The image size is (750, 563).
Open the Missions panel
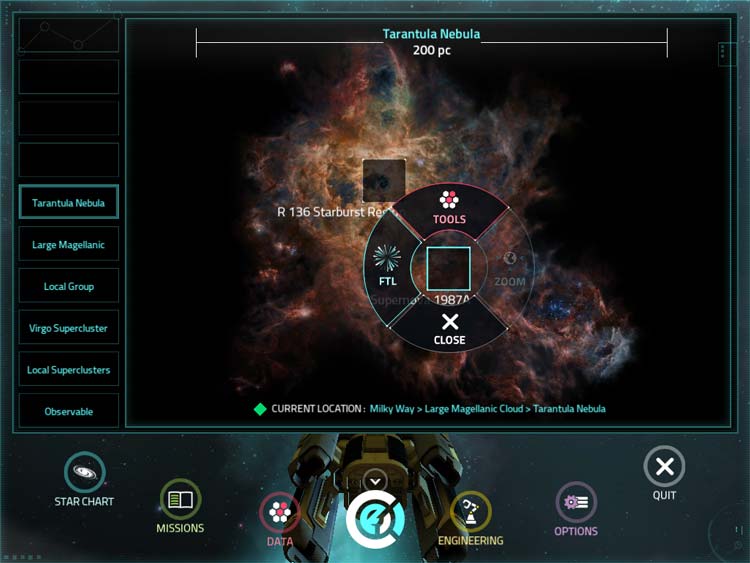tap(180, 505)
